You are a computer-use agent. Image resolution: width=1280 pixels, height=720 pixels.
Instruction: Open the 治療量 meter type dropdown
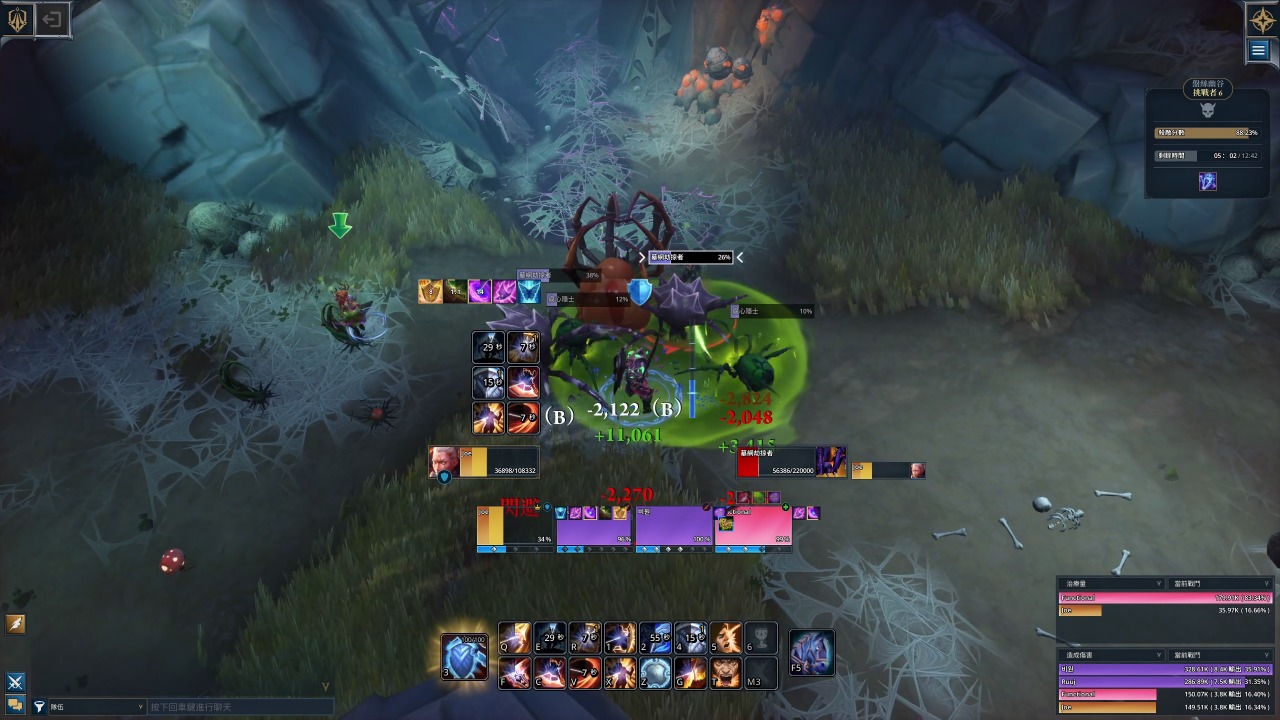(1159, 583)
